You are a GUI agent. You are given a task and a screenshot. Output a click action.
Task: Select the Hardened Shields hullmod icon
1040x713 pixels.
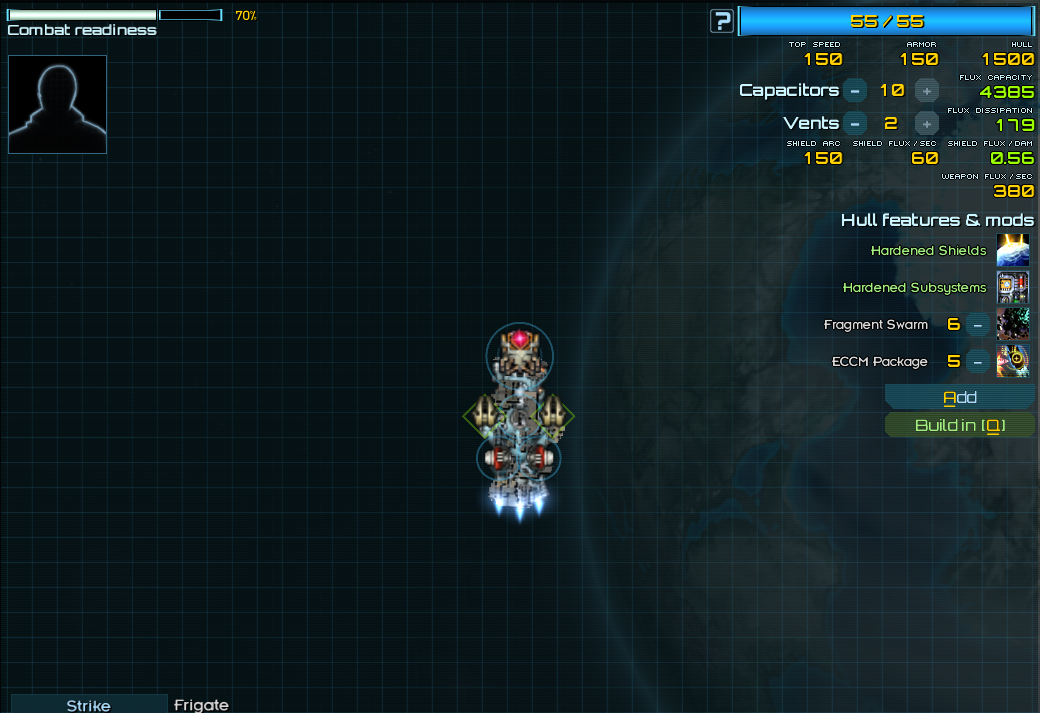point(1013,251)
